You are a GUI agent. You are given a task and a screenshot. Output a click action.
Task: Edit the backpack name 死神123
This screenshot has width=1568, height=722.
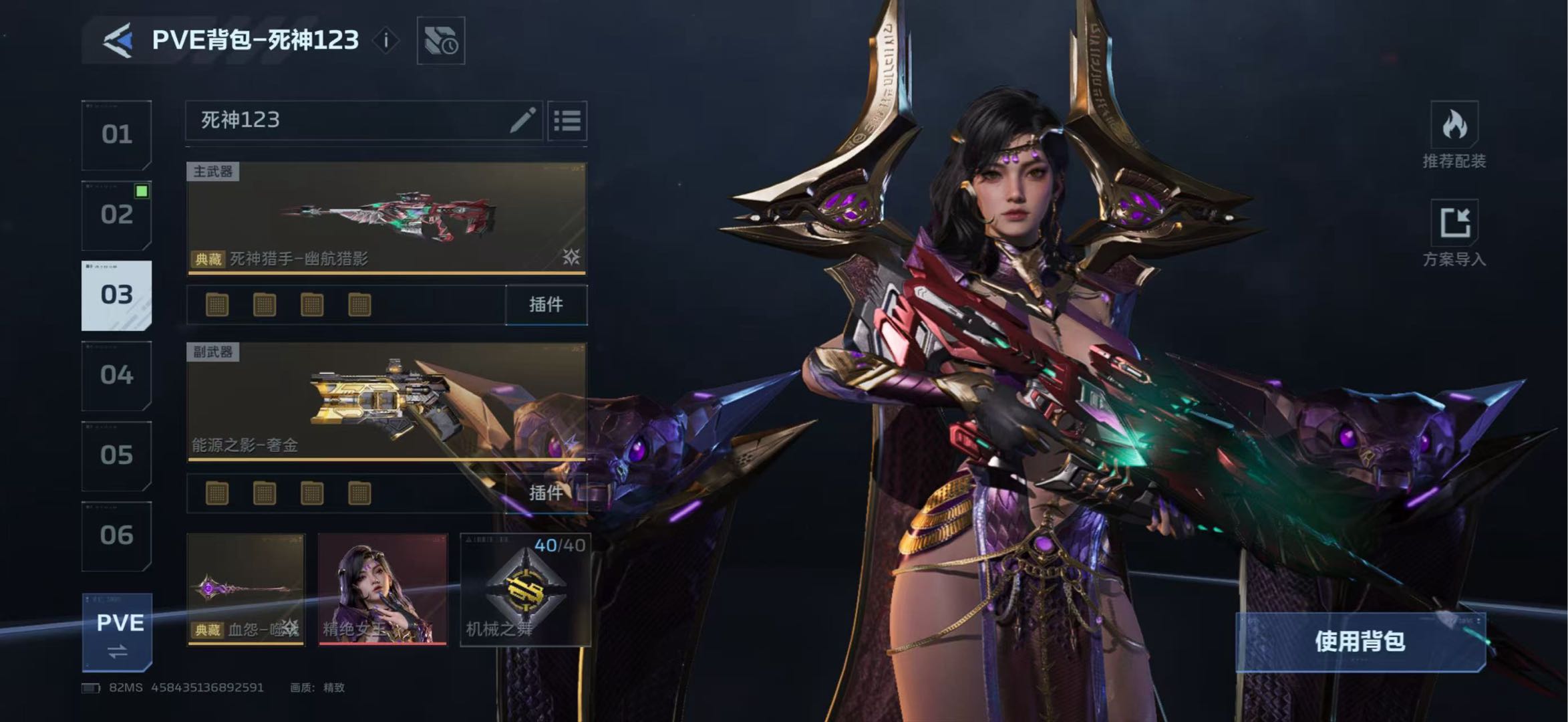click(522, 120)
